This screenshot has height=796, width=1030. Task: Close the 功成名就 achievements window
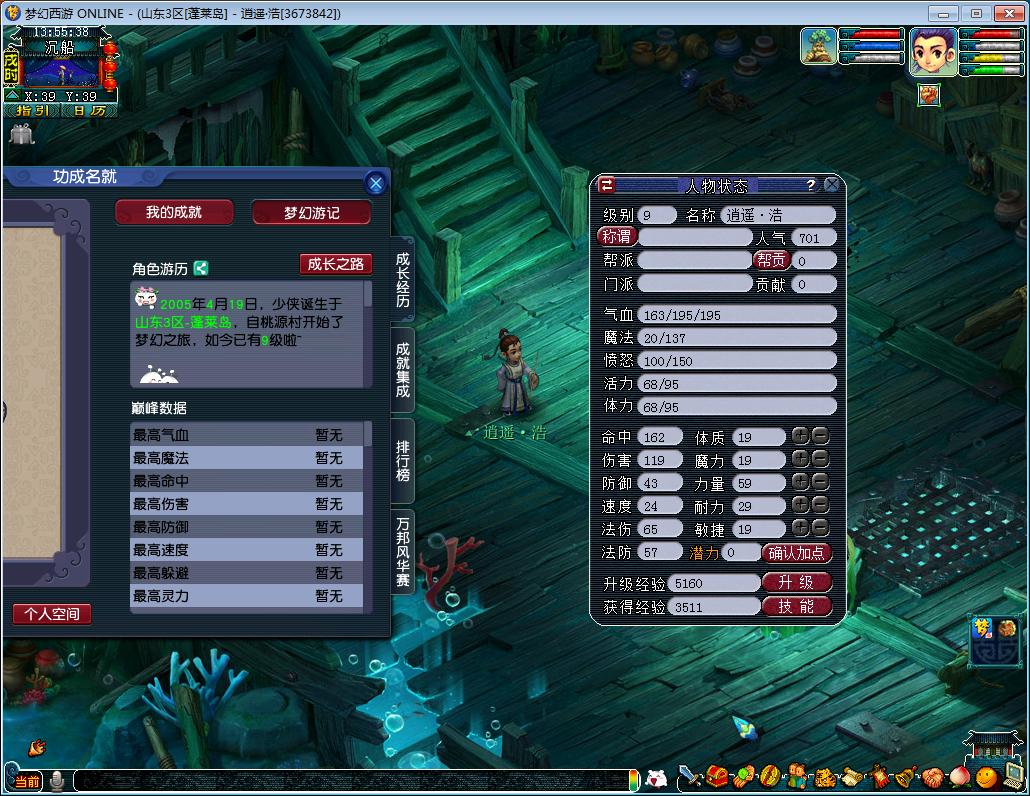(x=375, y=183)
